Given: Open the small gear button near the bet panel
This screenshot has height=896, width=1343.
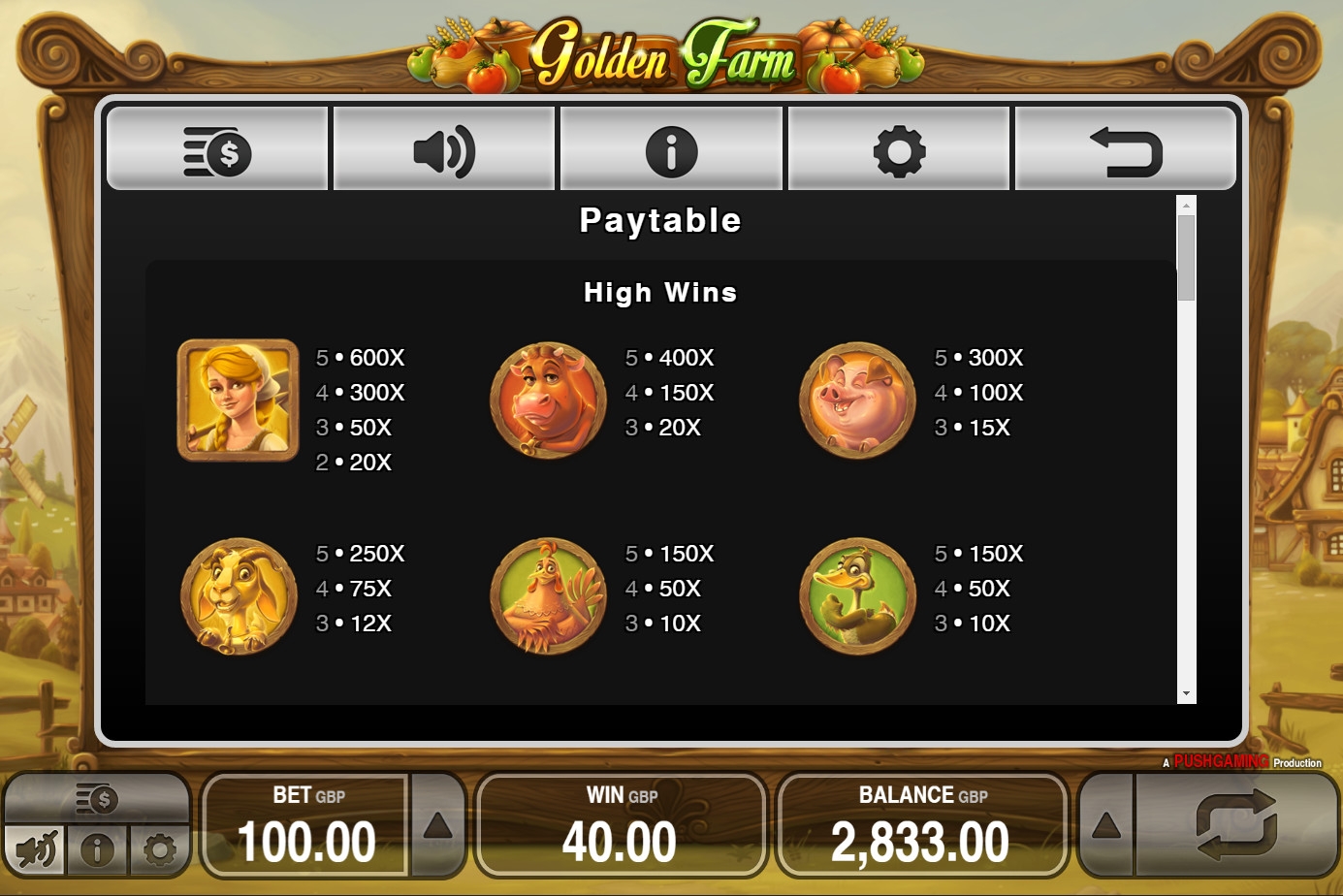Looking at the screenshot, I should coord(159,851).
